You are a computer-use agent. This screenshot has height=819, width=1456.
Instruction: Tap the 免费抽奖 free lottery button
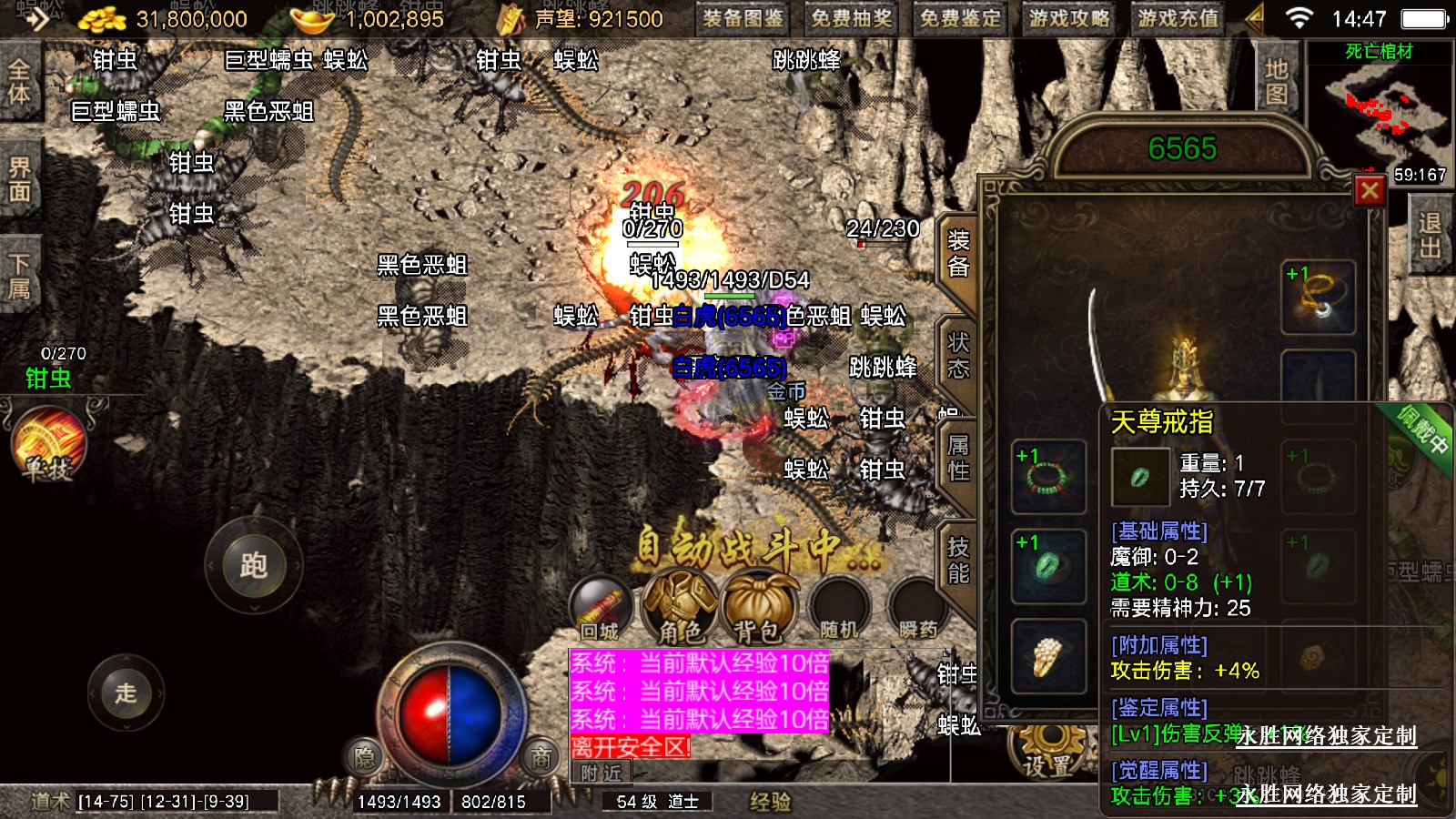852,18
